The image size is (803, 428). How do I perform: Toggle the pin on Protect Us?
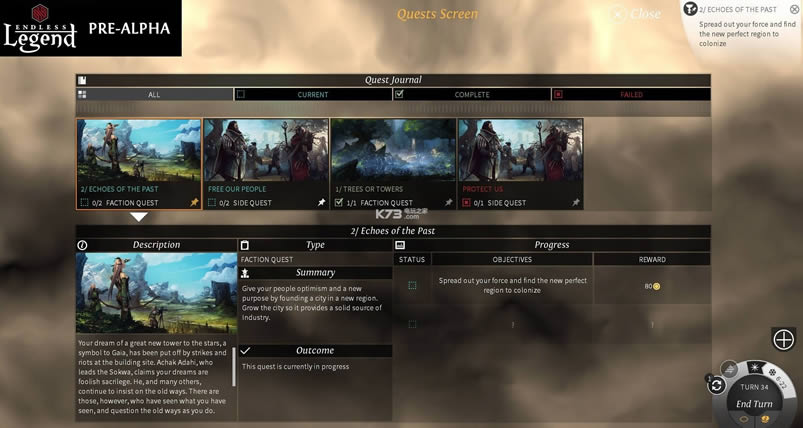(576, 202)
